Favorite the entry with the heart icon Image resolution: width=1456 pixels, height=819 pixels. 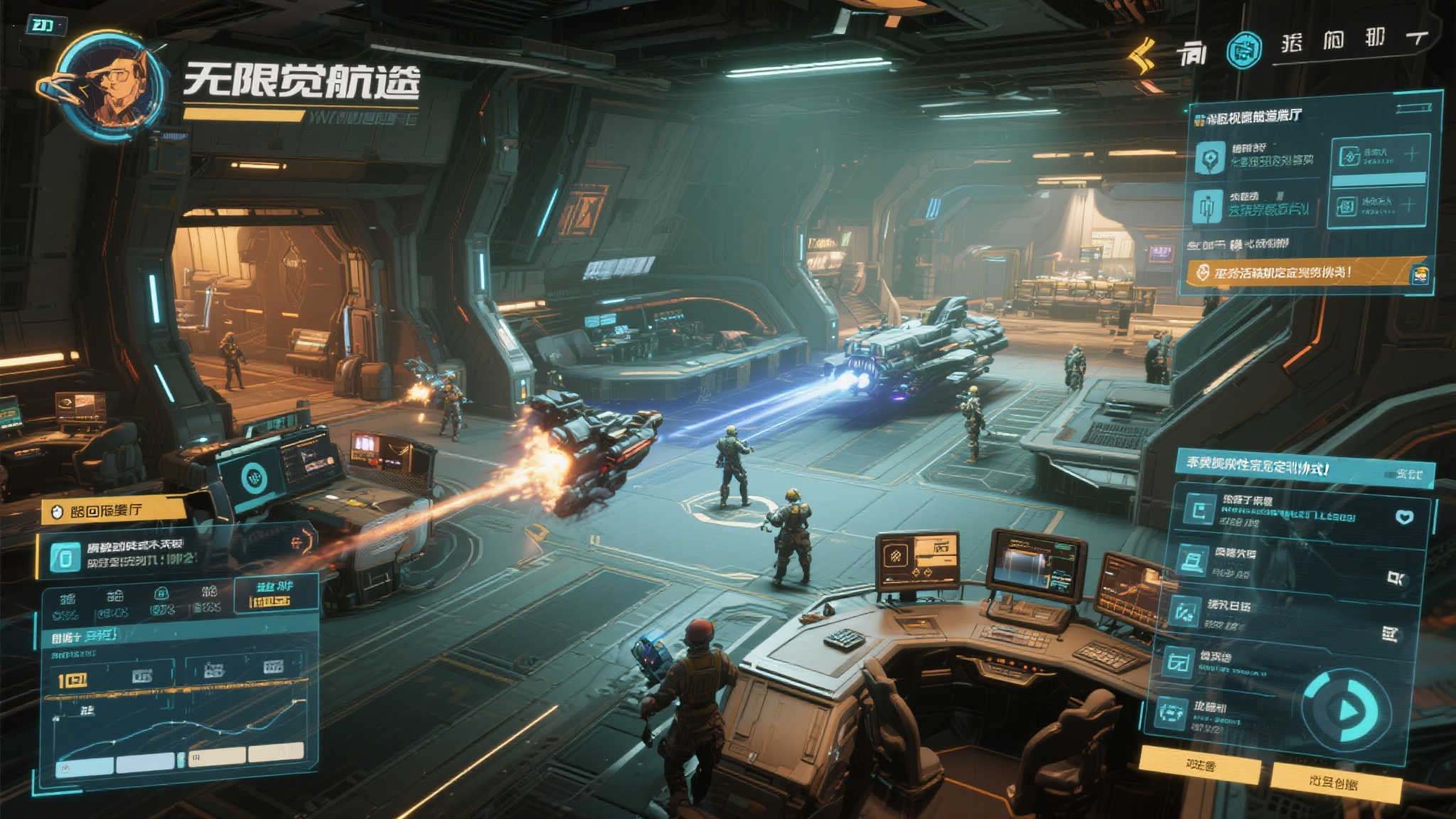(1404, 517)
